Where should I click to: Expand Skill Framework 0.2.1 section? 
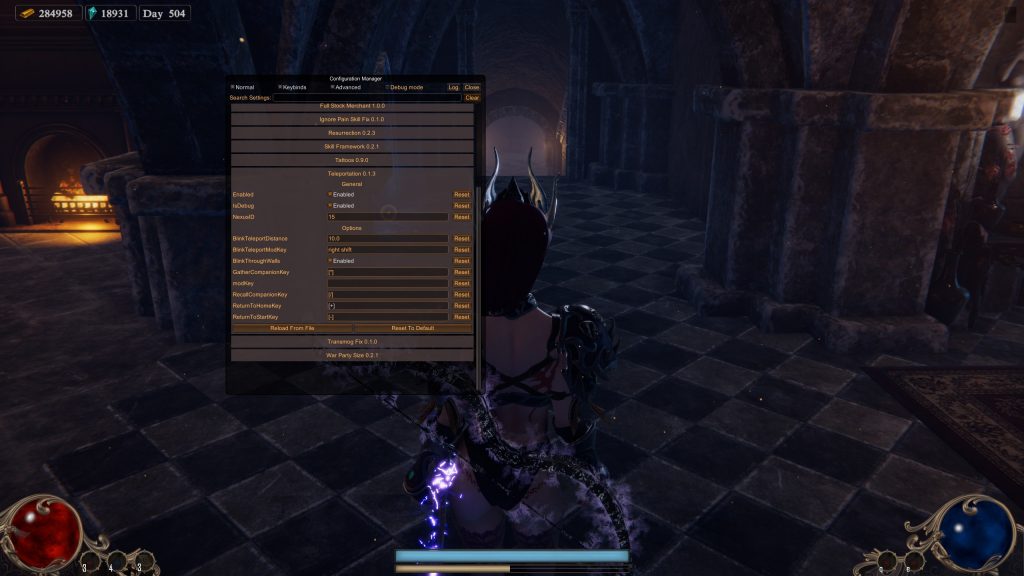pos(352,146)
